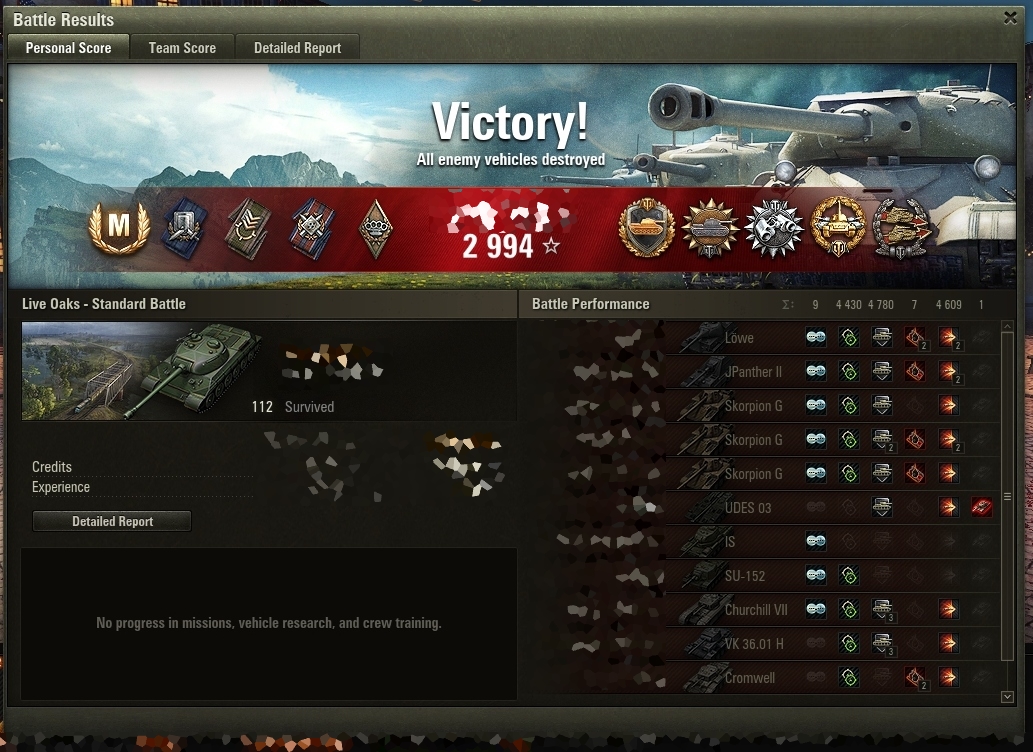Close the Battle Results window

(1010, 17)
